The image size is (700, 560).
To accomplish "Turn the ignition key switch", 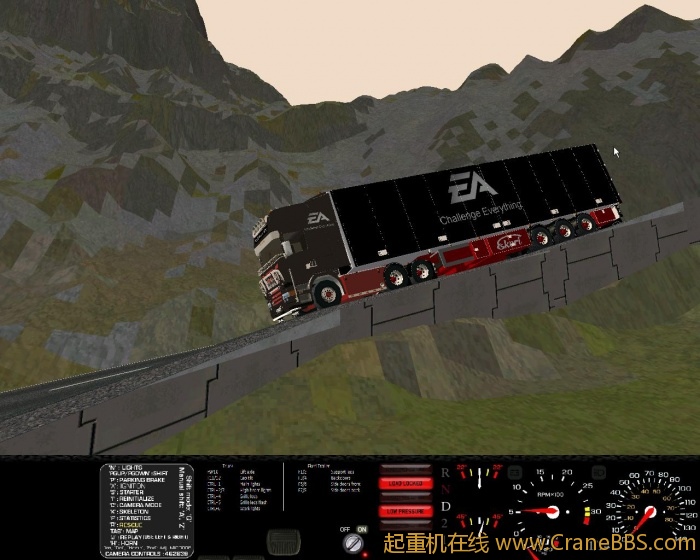I will (352, 544).
